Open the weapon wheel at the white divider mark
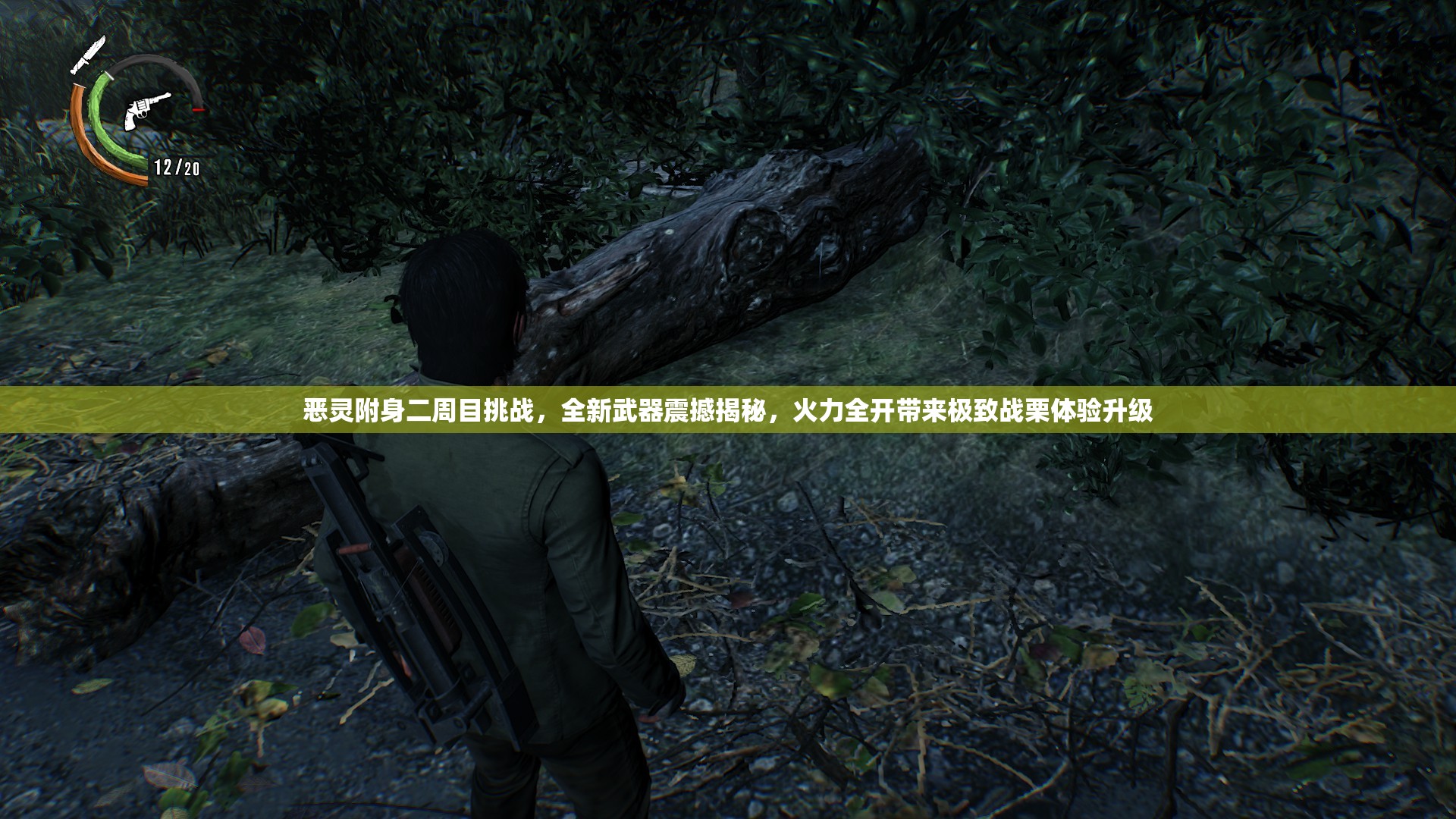 point(108,74)
